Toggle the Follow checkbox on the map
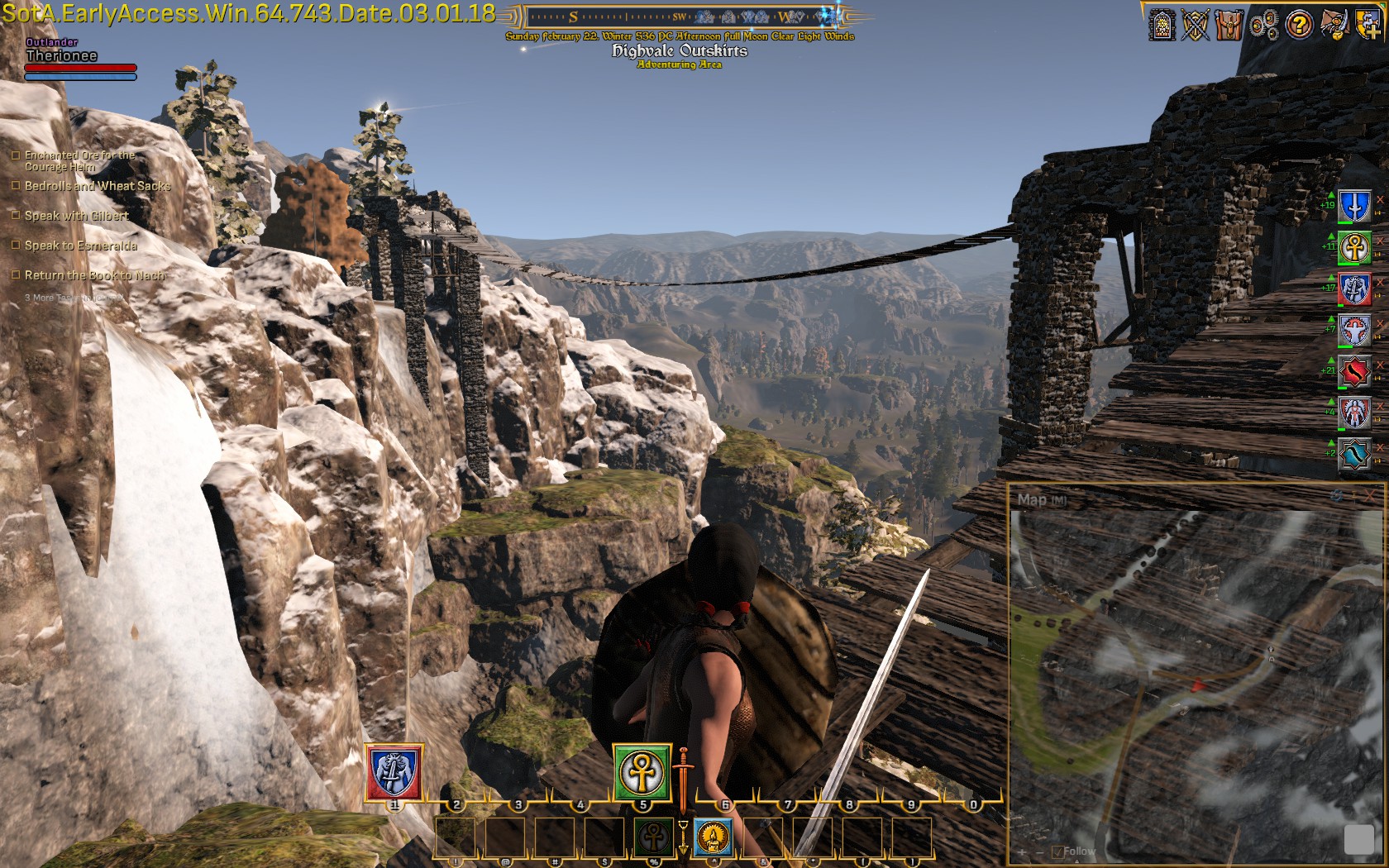1389x868 pixels. tap(1057, 851)
